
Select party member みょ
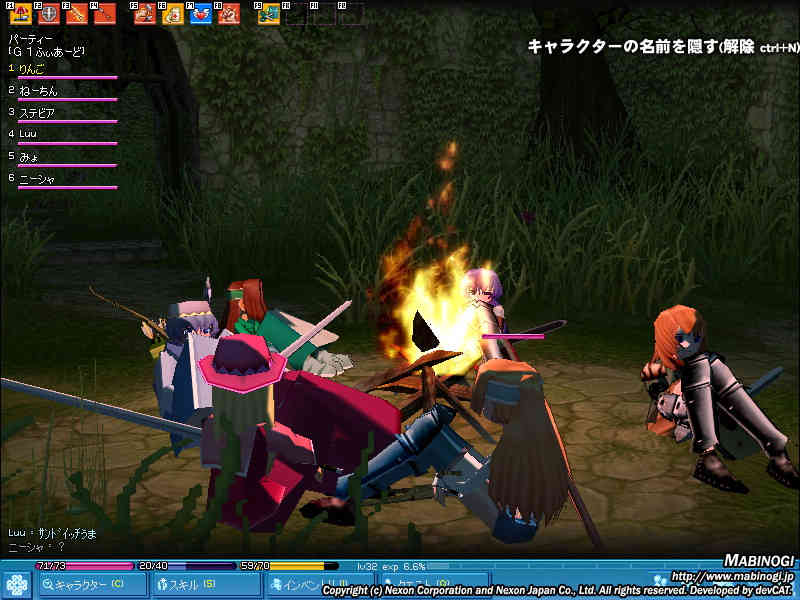(30, 156)
